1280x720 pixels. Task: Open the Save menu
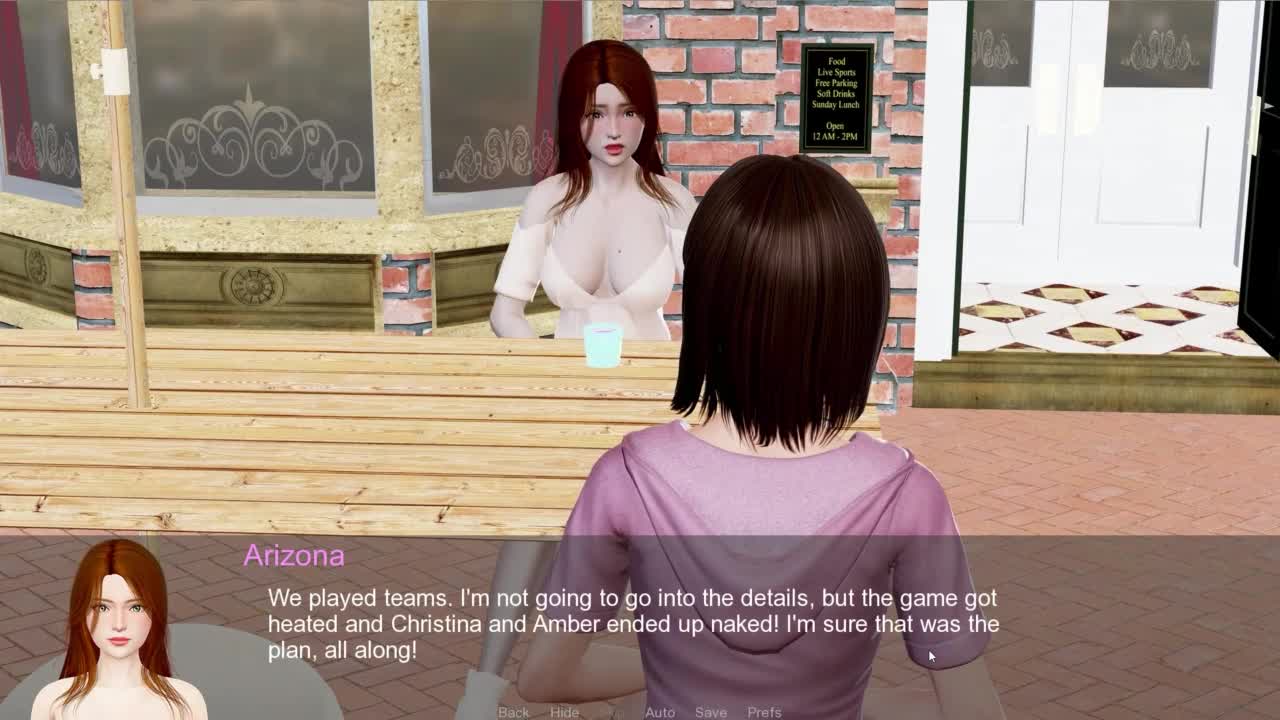coord(711,712)
